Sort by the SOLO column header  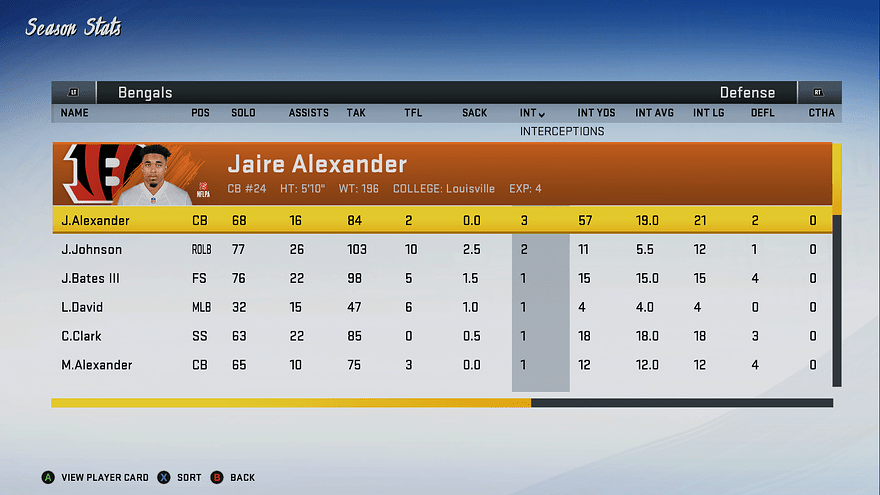coord(243,113)
